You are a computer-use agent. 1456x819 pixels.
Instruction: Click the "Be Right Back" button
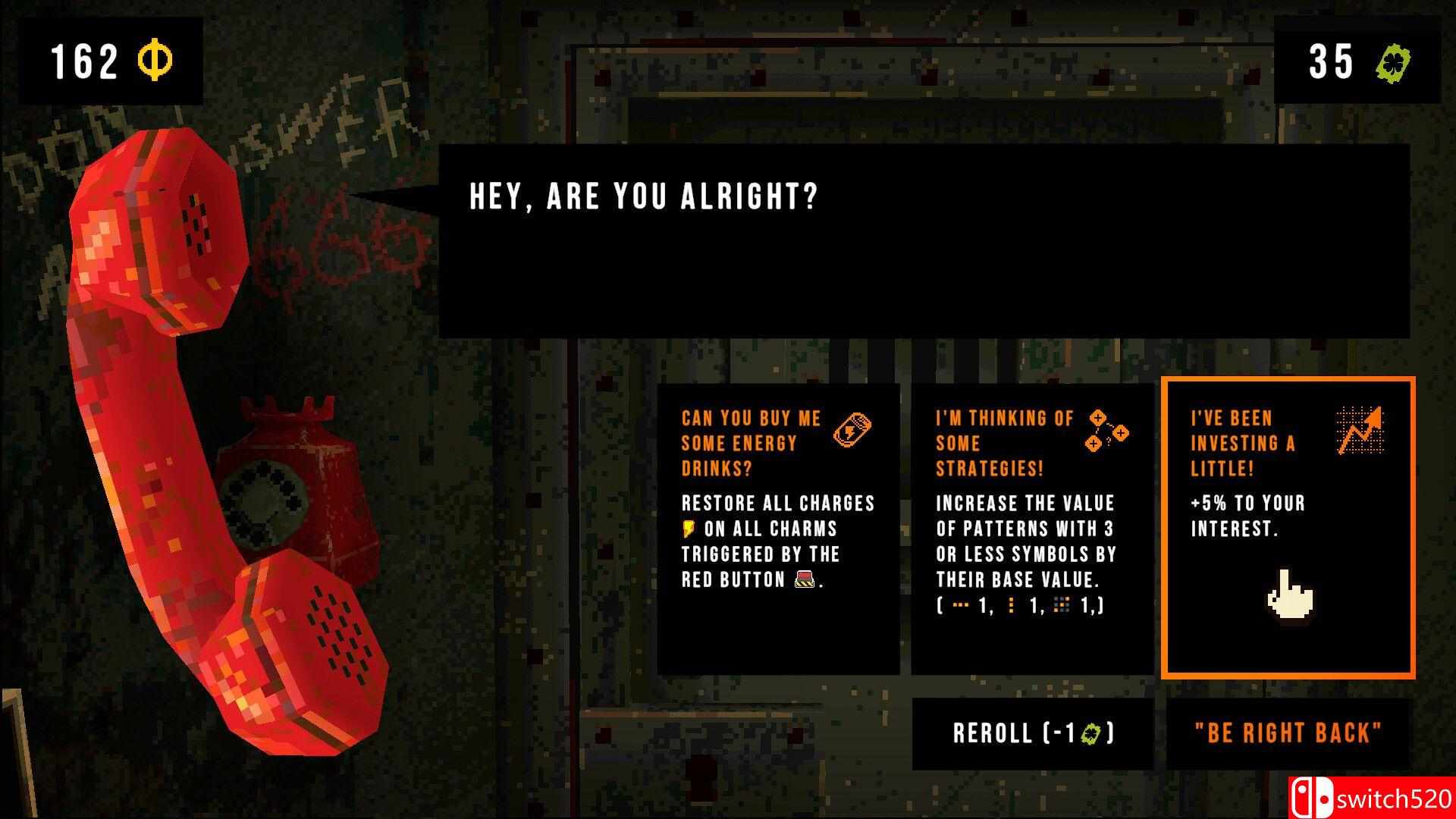pyautogui.click(x=1288, y=733)
